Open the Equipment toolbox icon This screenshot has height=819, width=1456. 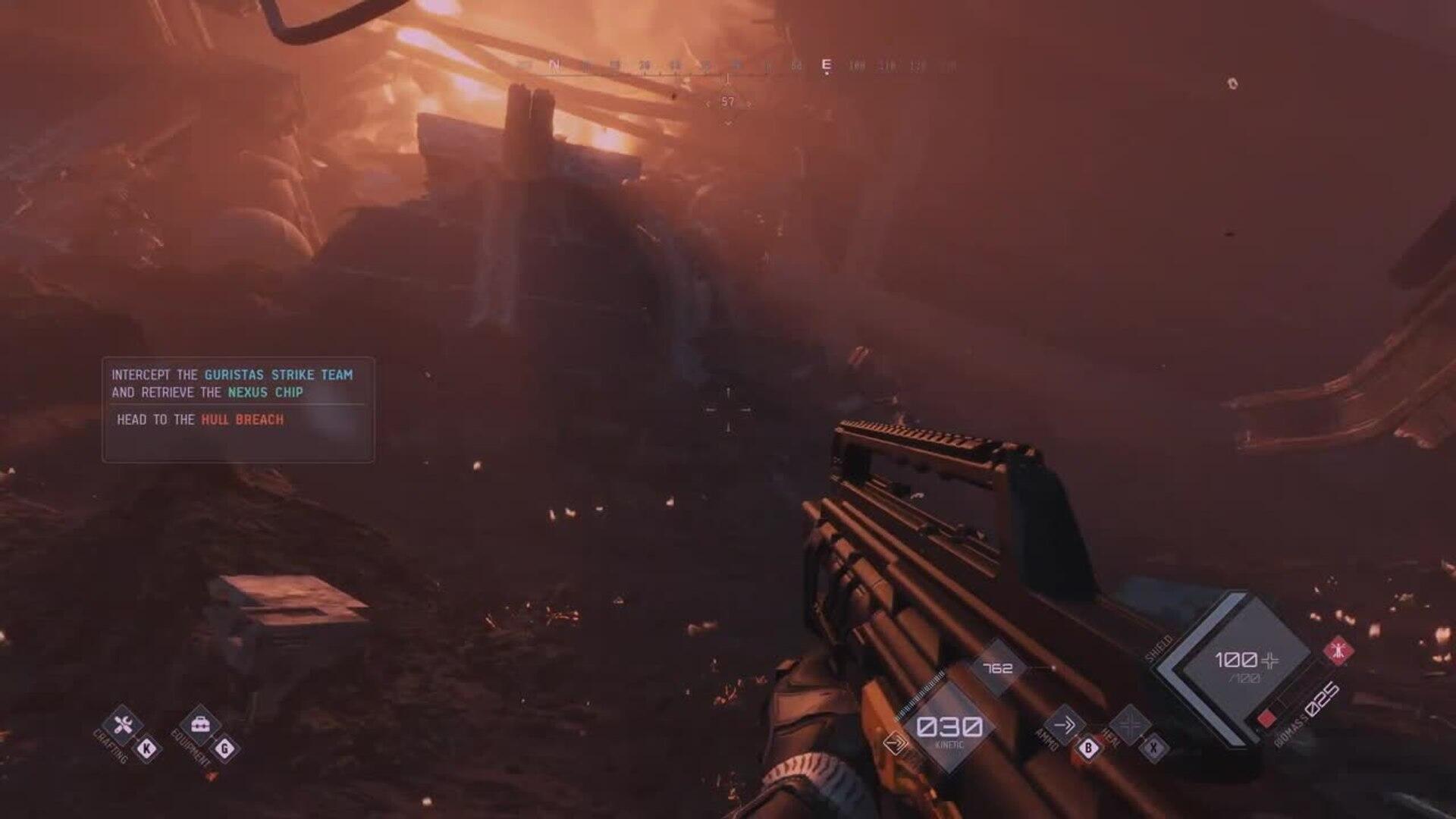pos(200,726)
